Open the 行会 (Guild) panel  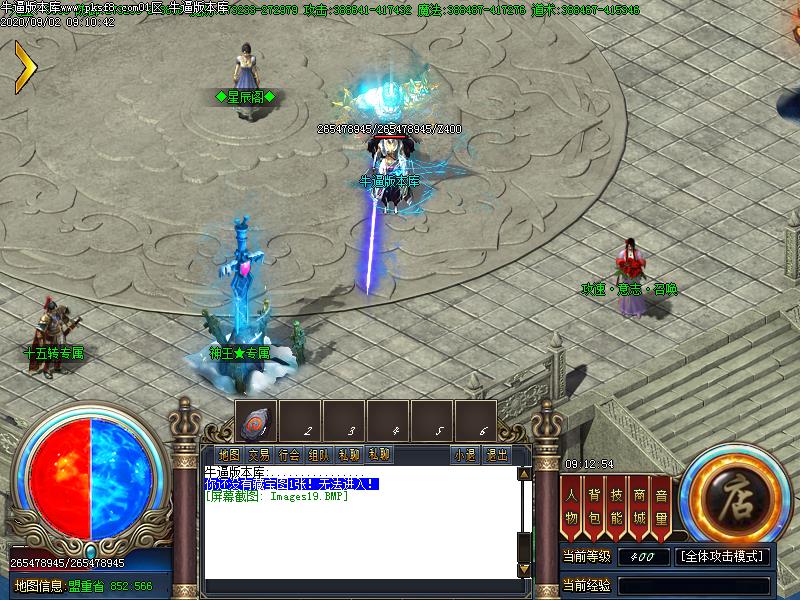pyautogui.click(x=289, y=454)
